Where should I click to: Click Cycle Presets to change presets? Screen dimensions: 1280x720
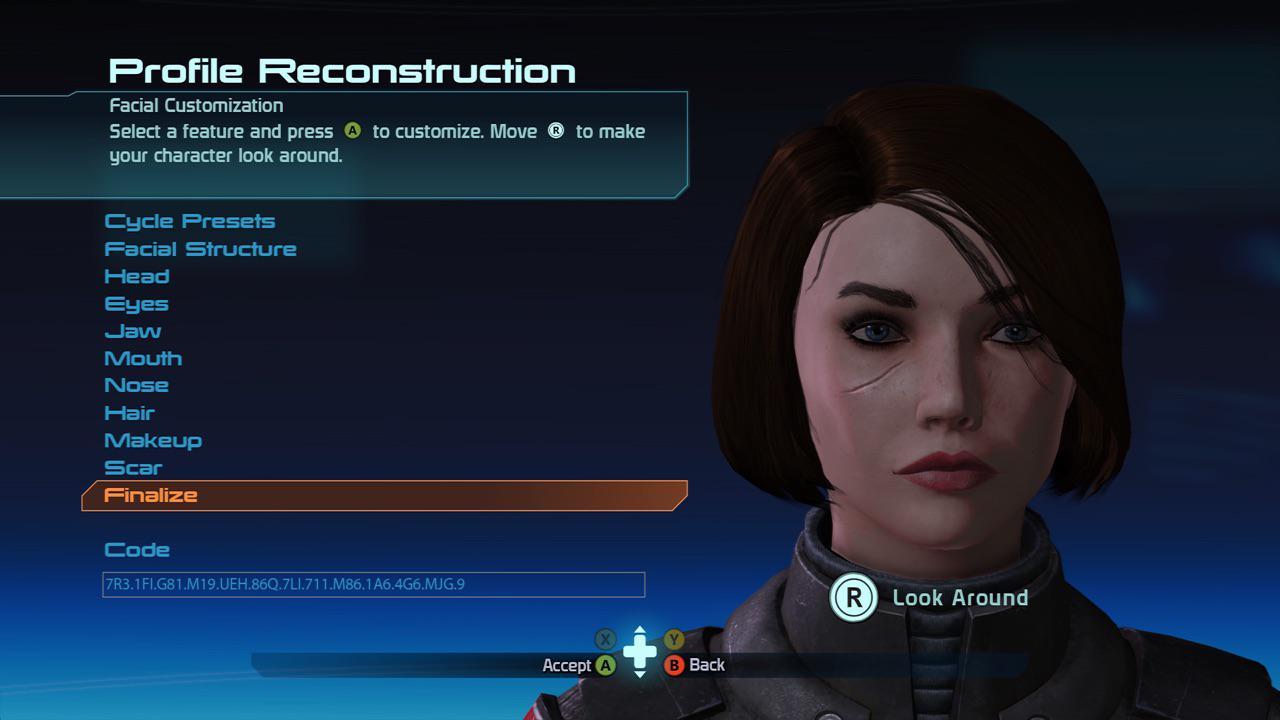click(189, 221)
